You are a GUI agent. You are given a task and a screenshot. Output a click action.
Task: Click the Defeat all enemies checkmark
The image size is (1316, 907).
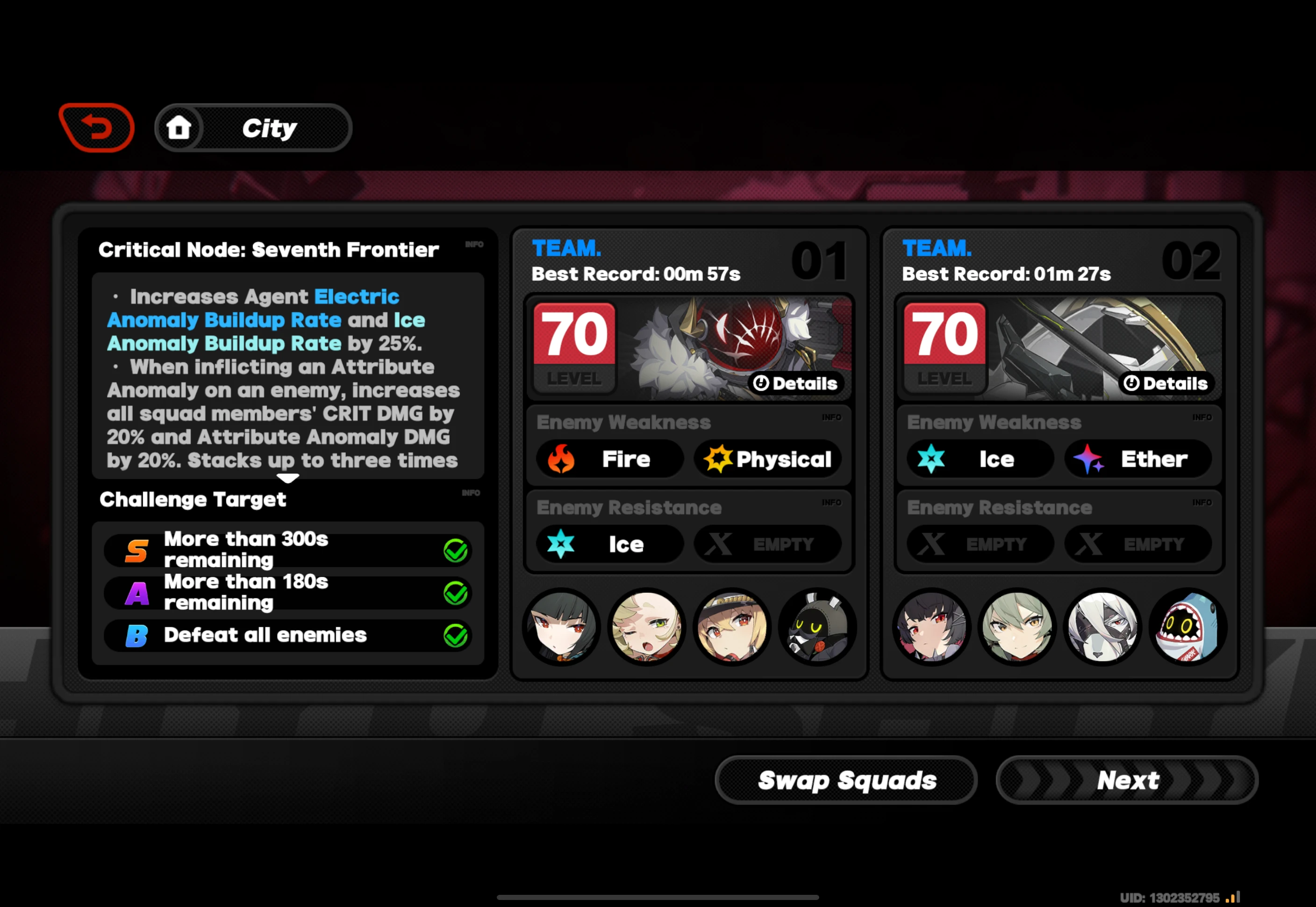pos(456,635)
